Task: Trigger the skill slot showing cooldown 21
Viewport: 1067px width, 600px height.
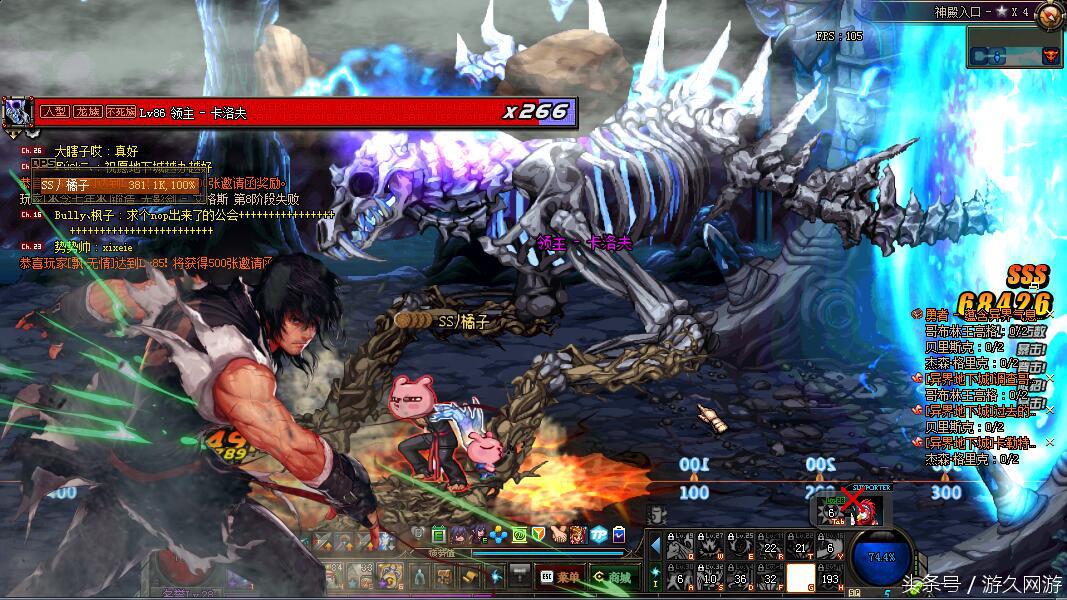Action: [800, 545]
